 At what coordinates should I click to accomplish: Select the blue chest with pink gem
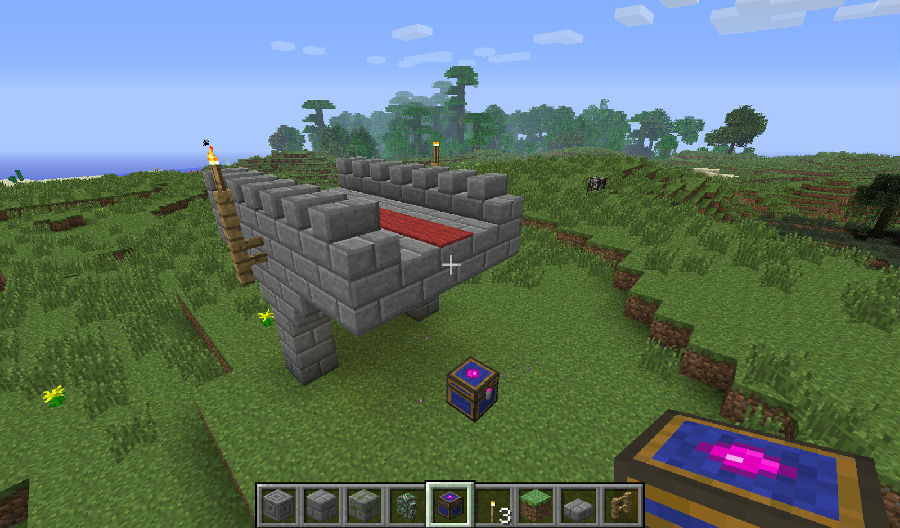(449, 504)
